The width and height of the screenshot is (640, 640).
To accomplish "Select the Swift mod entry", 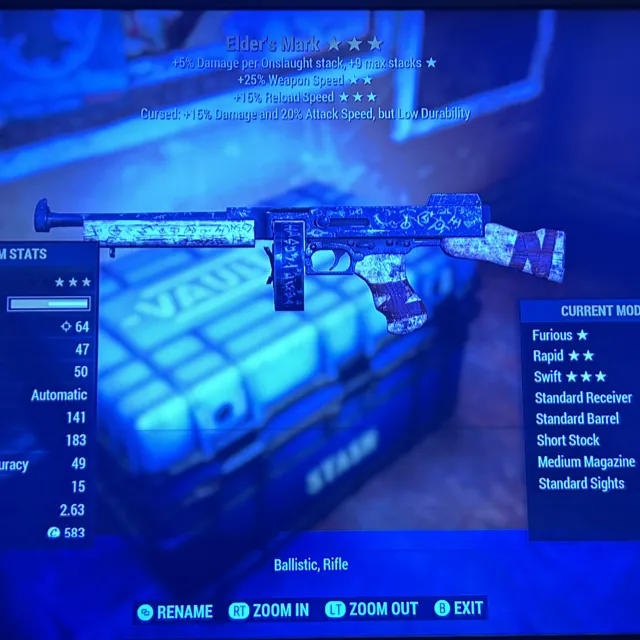I will (570, 377).
